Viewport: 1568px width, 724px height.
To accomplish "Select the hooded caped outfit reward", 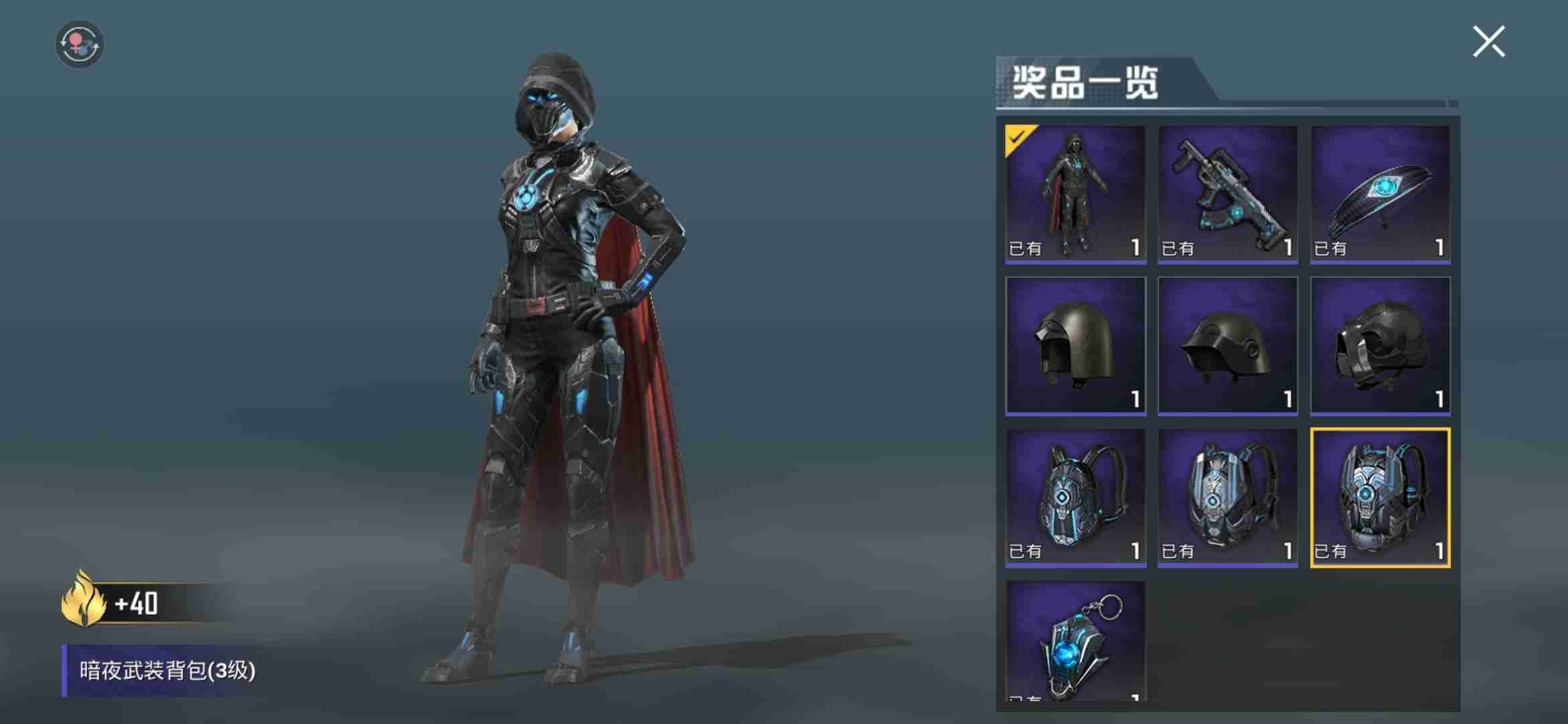I will coord(1075,194).
